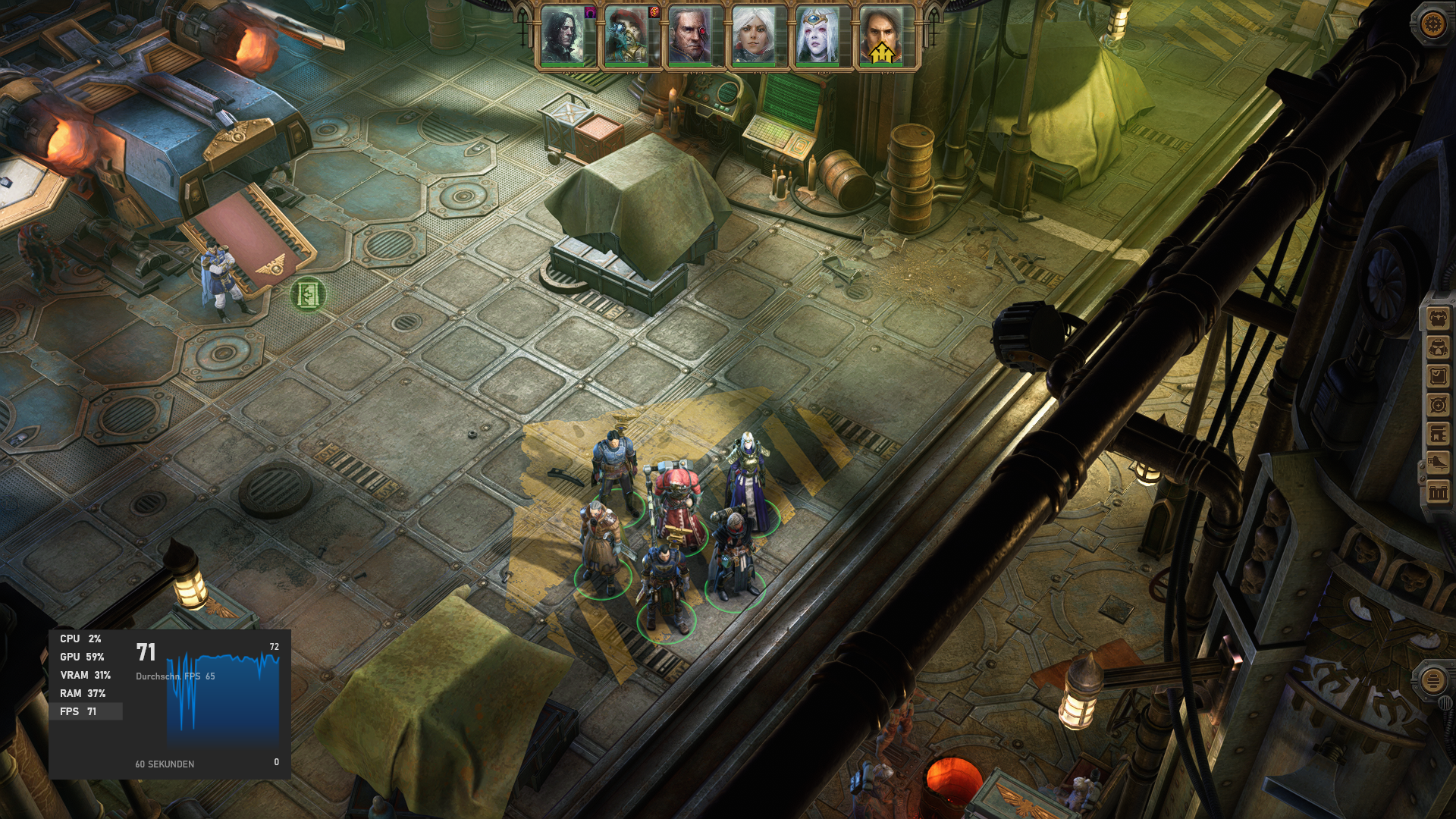Select the GPU row in the performance overlay
This screenshot has height=819, width=1456.
pos(83,657)
